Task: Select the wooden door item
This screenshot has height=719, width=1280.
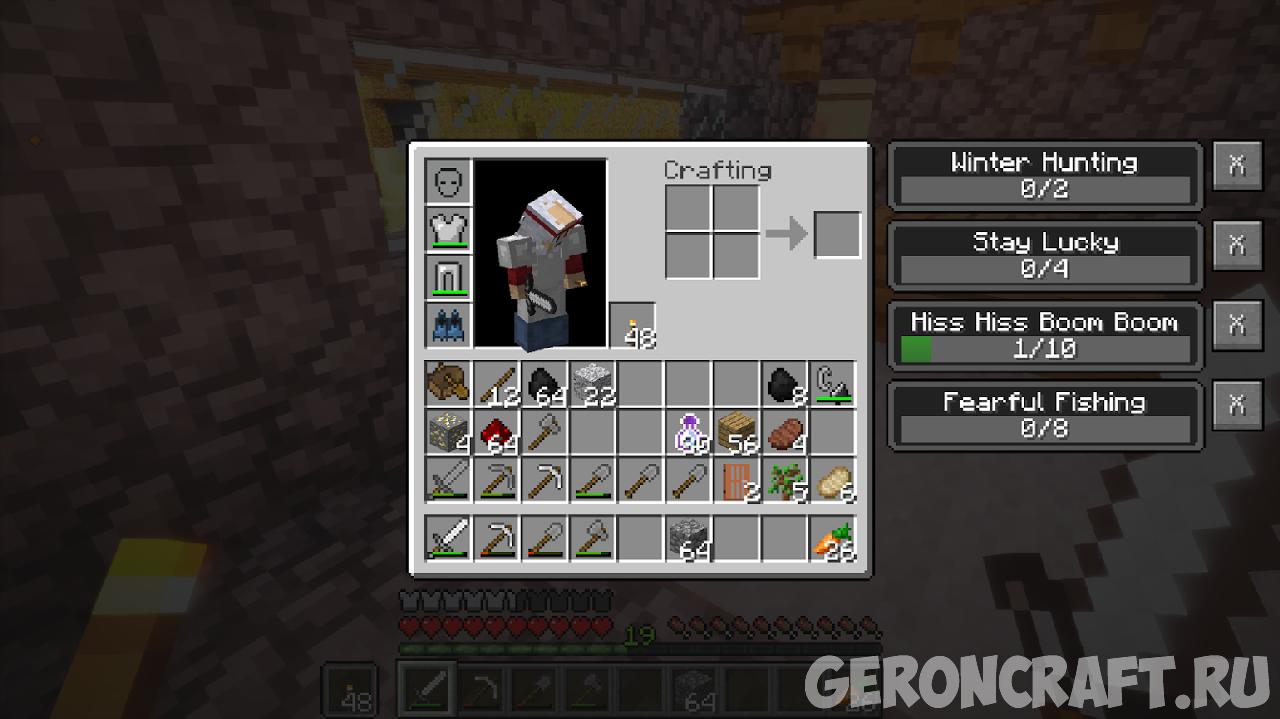Action: pos(736,481)
